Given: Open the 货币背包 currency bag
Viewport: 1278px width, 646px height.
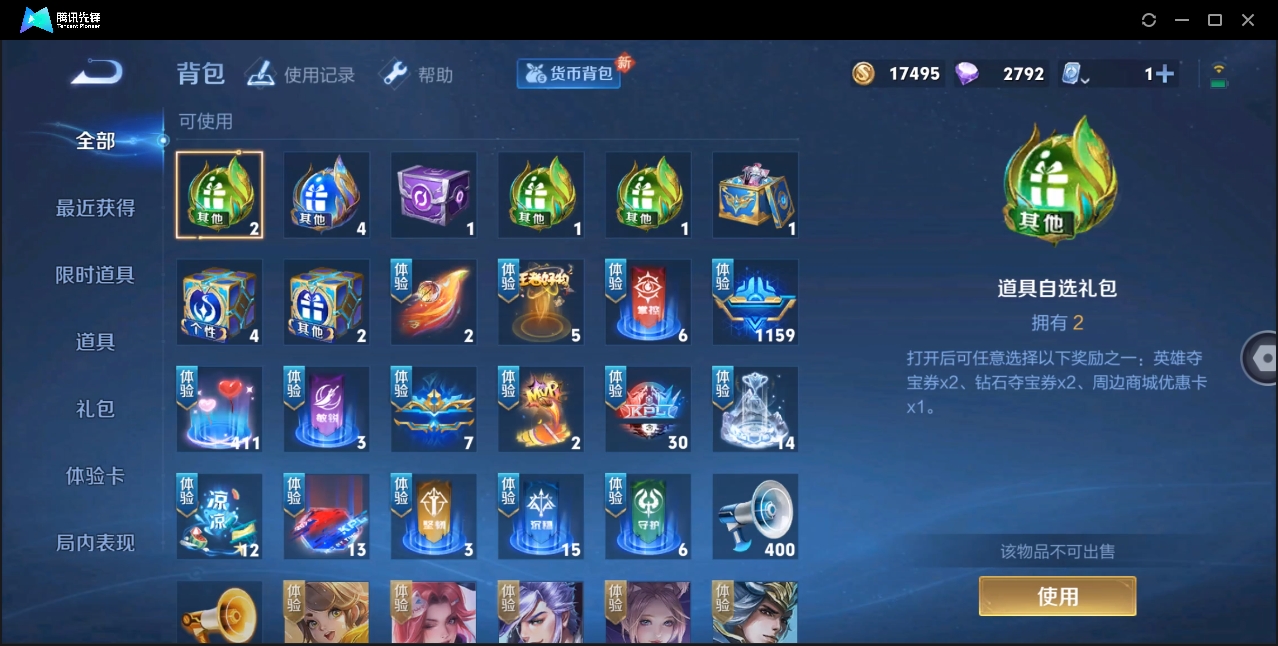Looking at the screenshot, I should click(x=569, y=74).
